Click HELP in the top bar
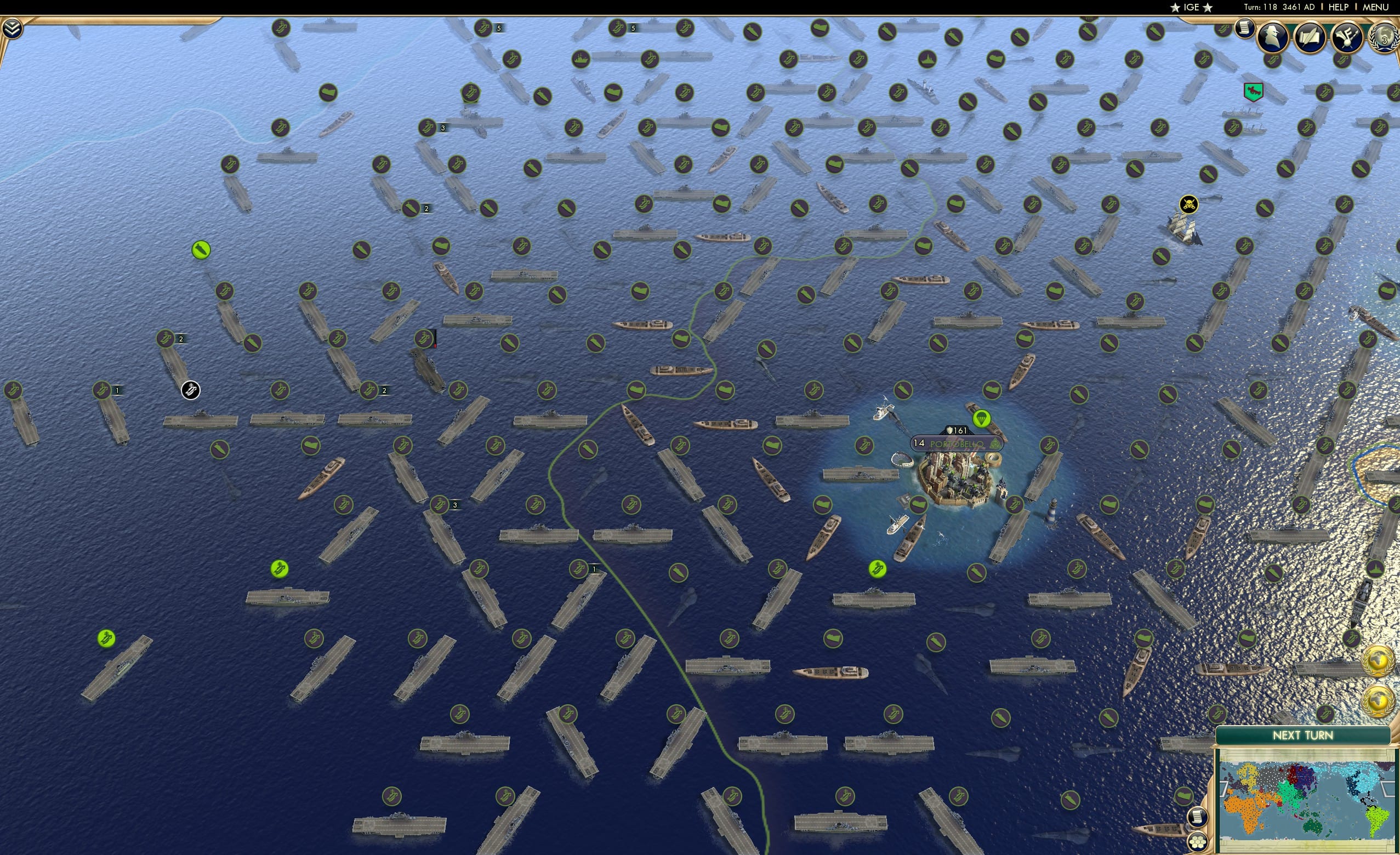Image resolution: width=1400 pixels, height=855 pixels. [1339, 7]
